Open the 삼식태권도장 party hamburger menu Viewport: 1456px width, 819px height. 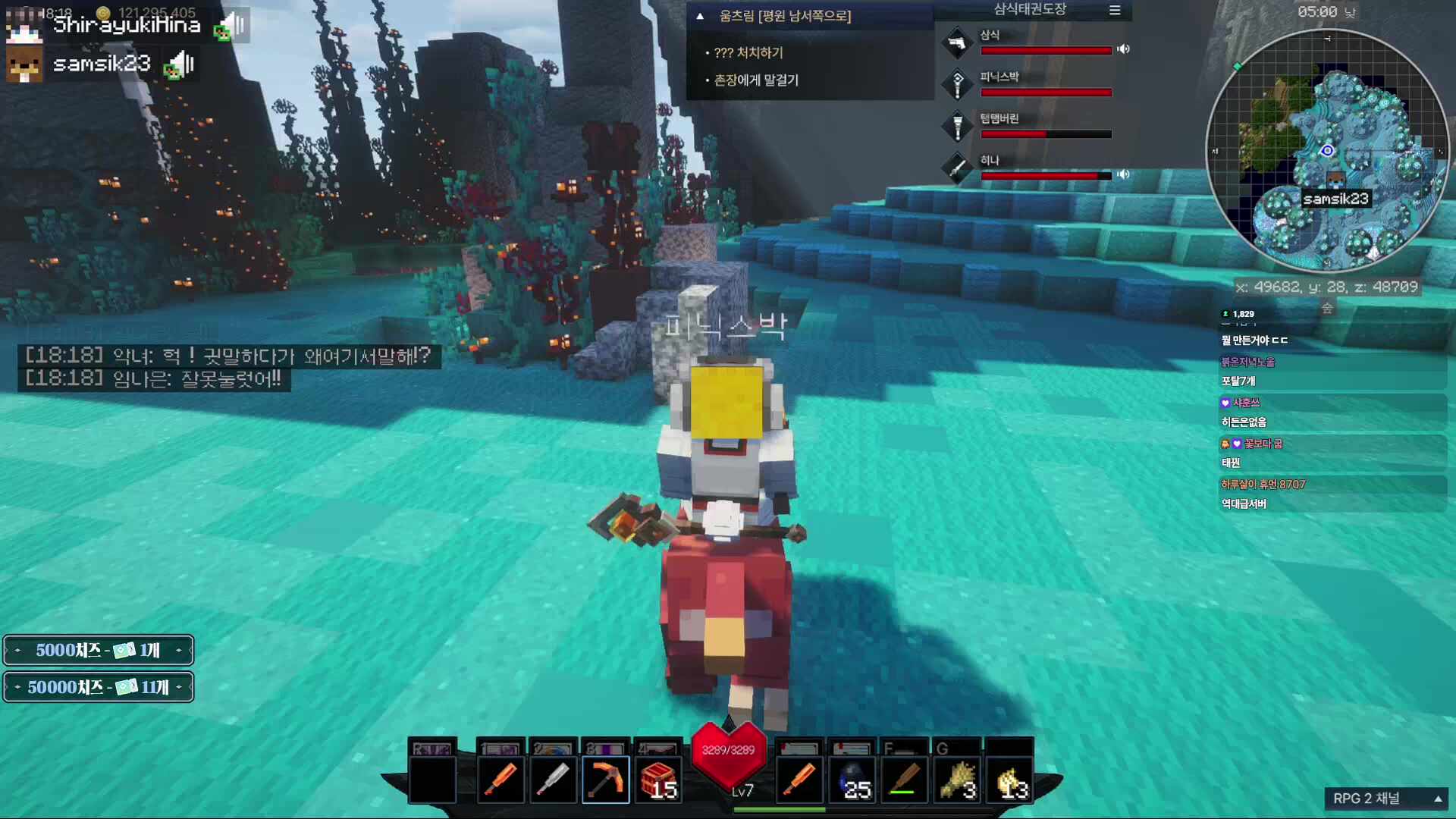click(1115, 11)
